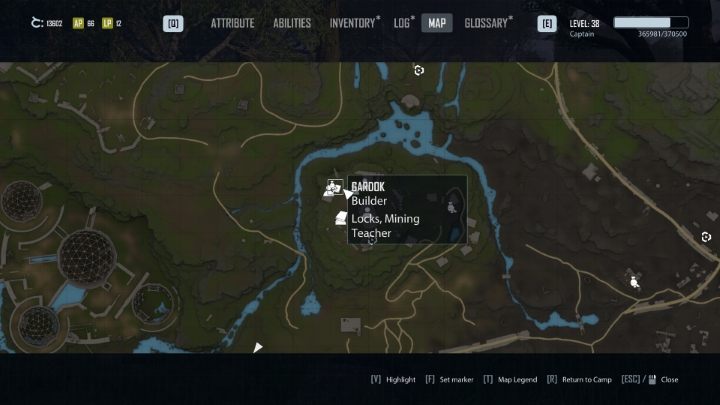This screenshot has width=720, height=405.
Task: Select the Map tab
Action: tap(437, 23)
